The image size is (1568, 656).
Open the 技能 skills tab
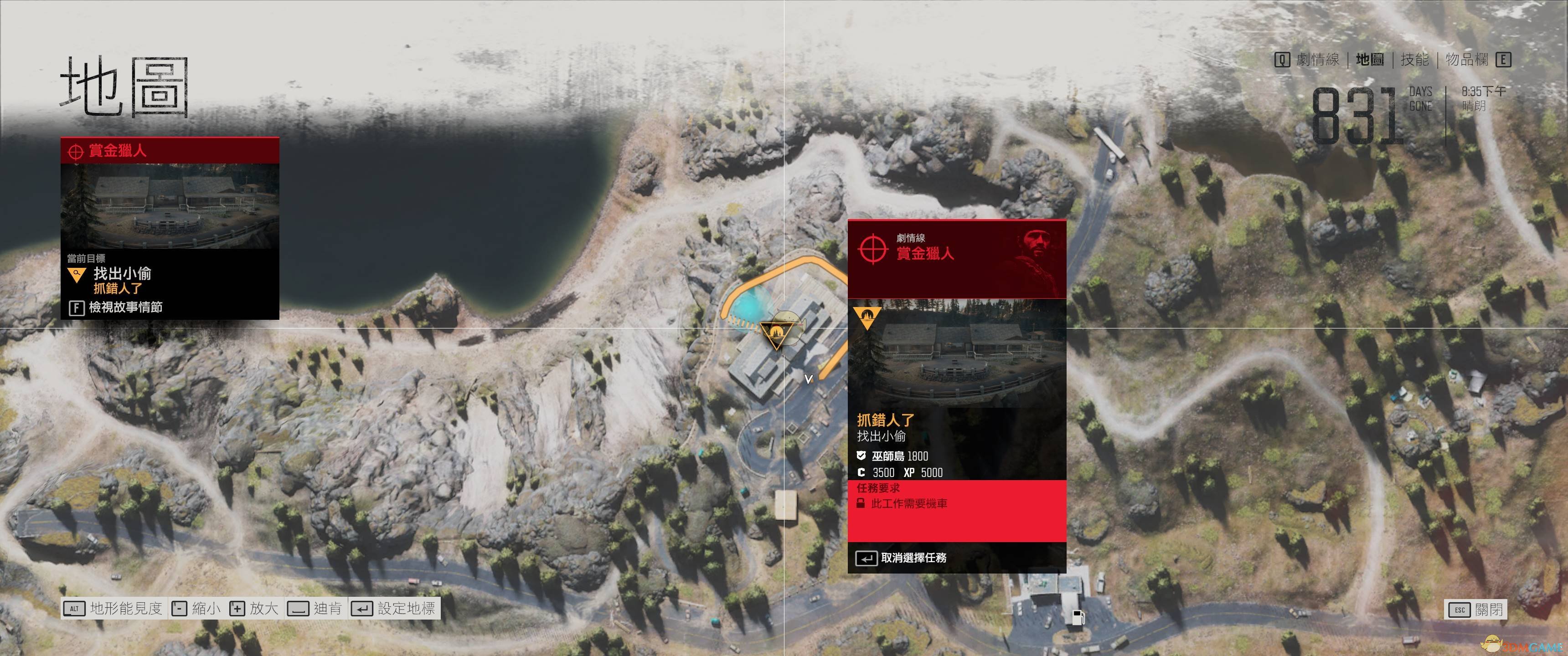1414,60
